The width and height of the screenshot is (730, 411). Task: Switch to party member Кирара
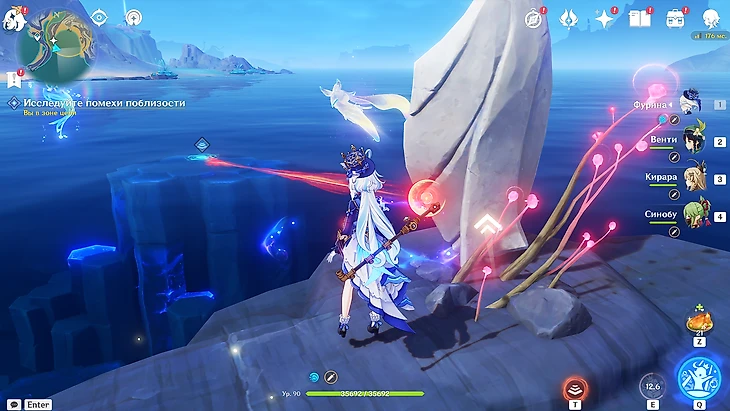[694, 178]
